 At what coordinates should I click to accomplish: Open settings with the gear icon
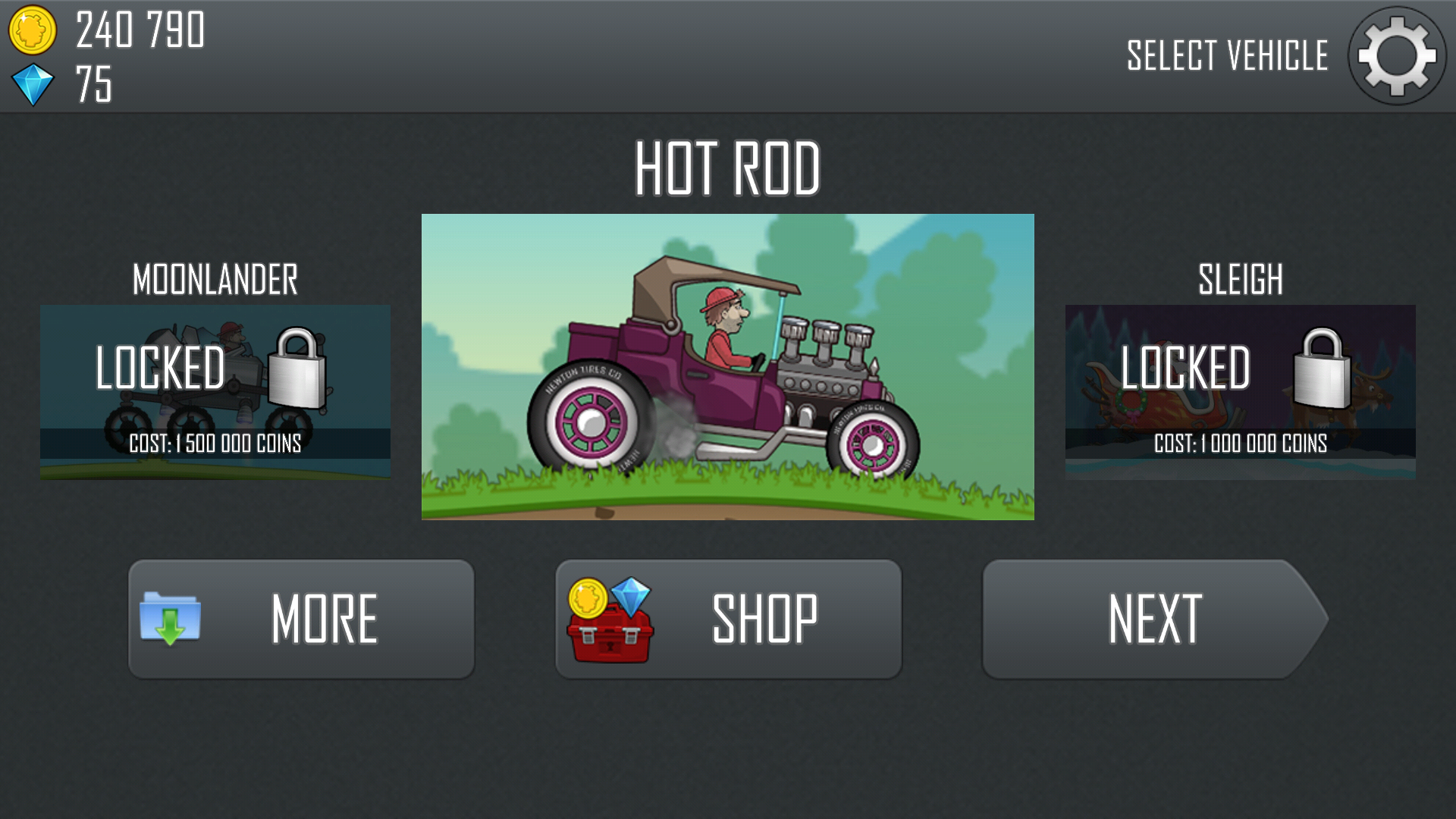click(1396, 56)
